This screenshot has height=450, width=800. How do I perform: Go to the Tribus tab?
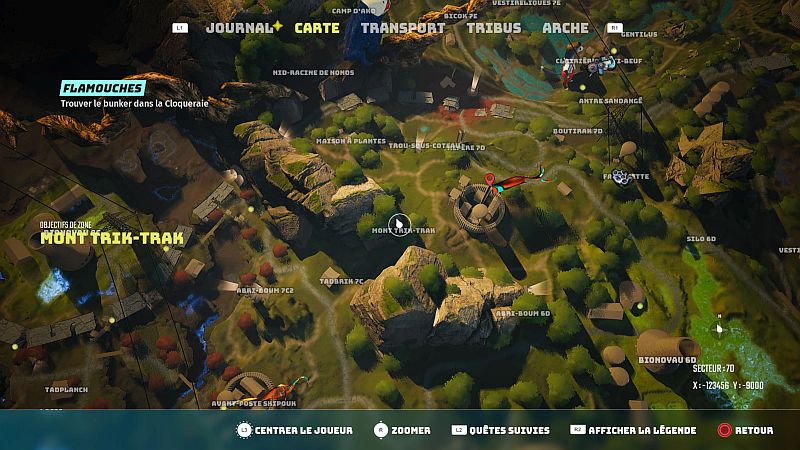click(494, 28)
